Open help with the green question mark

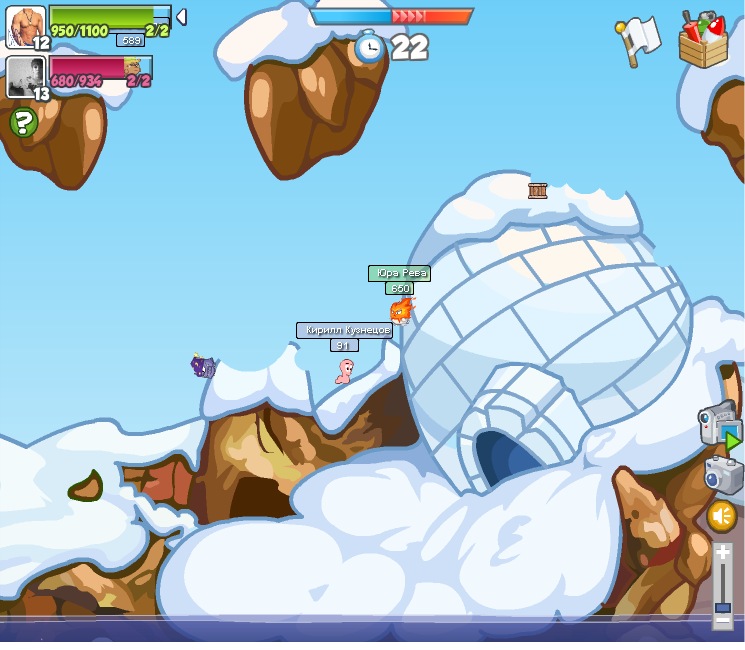click(23, 122)
